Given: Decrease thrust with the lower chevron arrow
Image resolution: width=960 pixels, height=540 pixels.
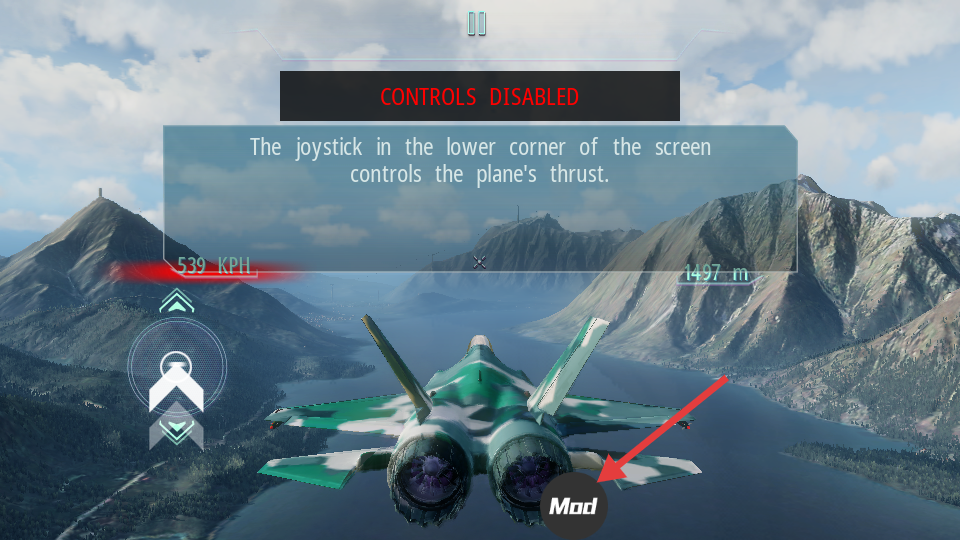Looking at the screenshot, I should pos(177,431).
